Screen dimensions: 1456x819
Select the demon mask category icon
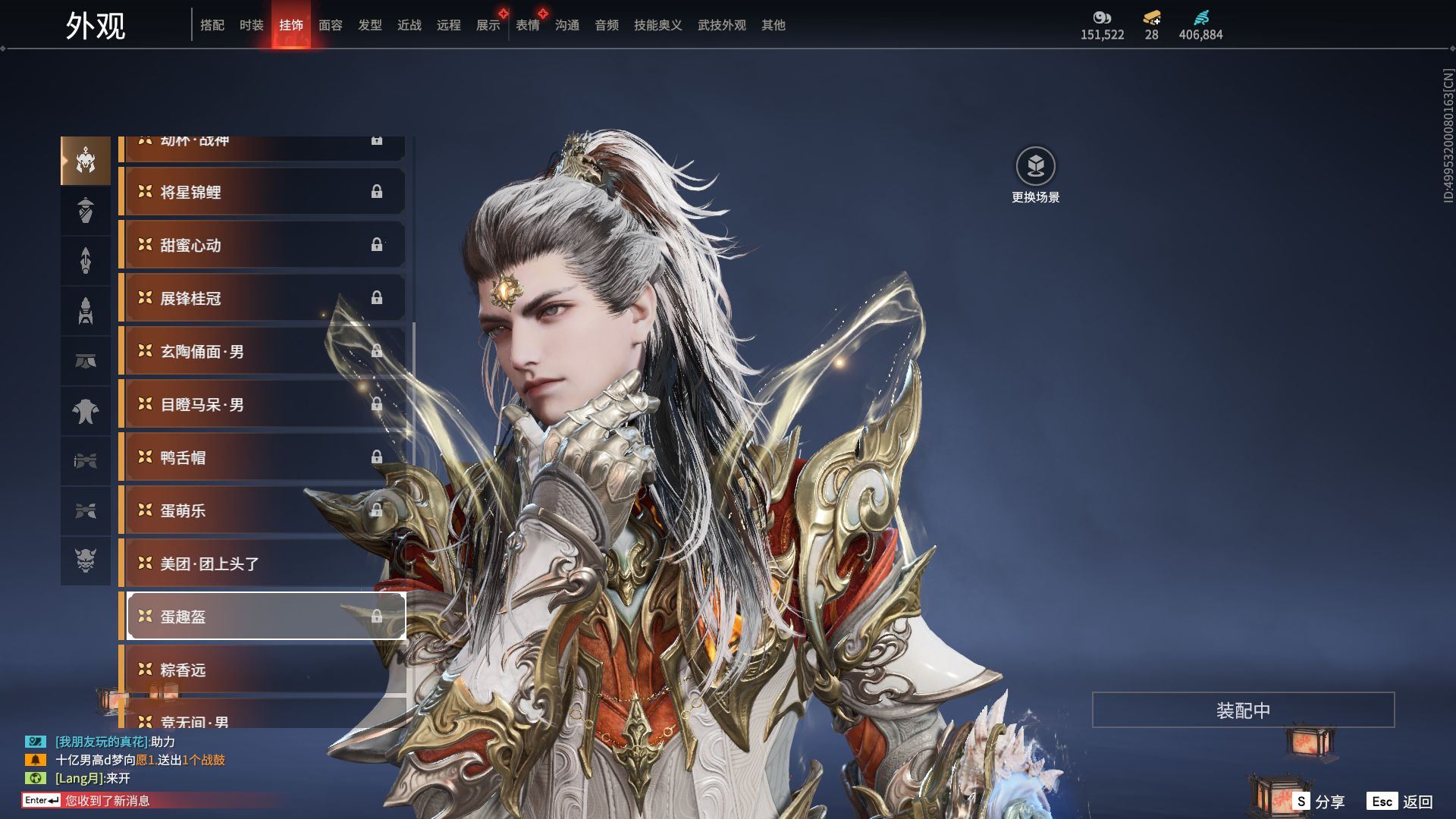coord(86,560)
